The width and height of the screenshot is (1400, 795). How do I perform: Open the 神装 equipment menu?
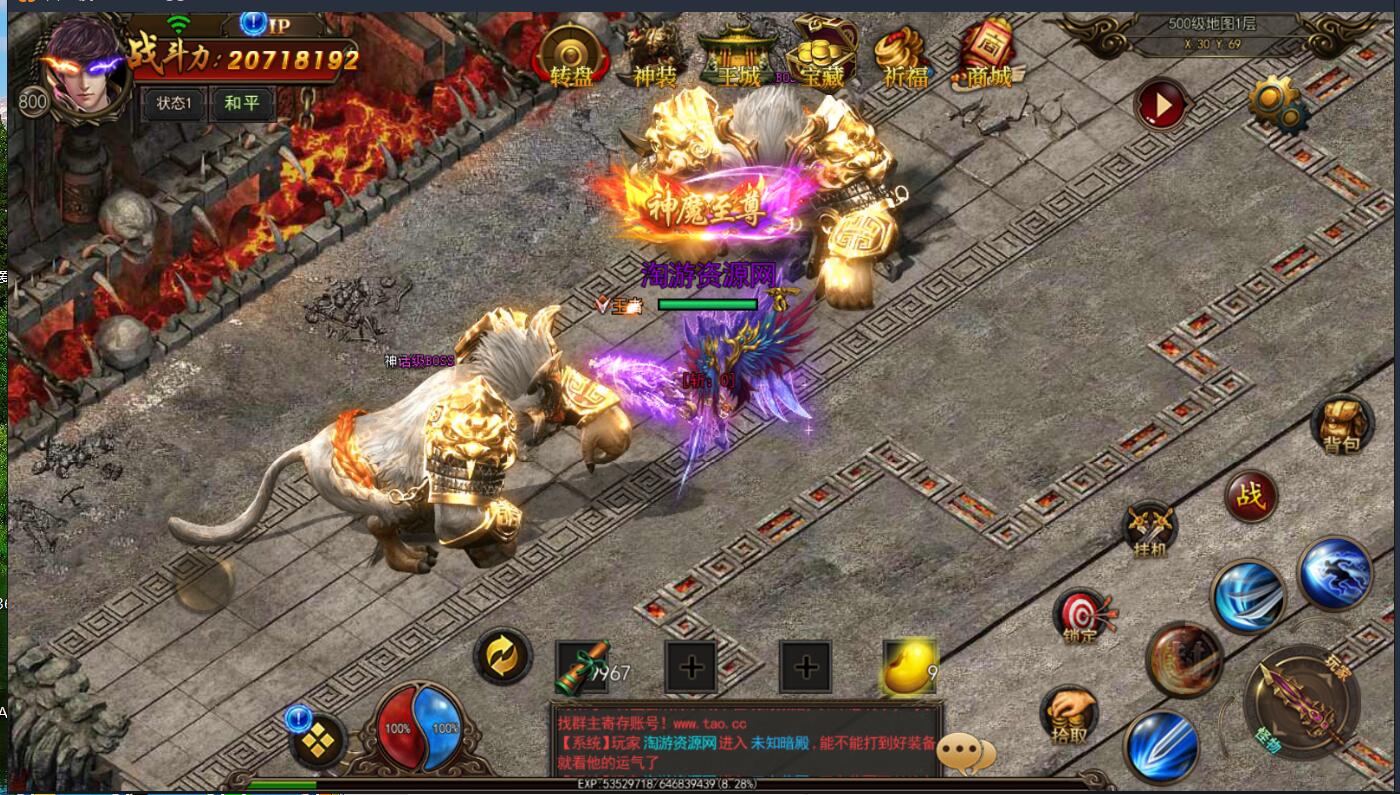655,56
